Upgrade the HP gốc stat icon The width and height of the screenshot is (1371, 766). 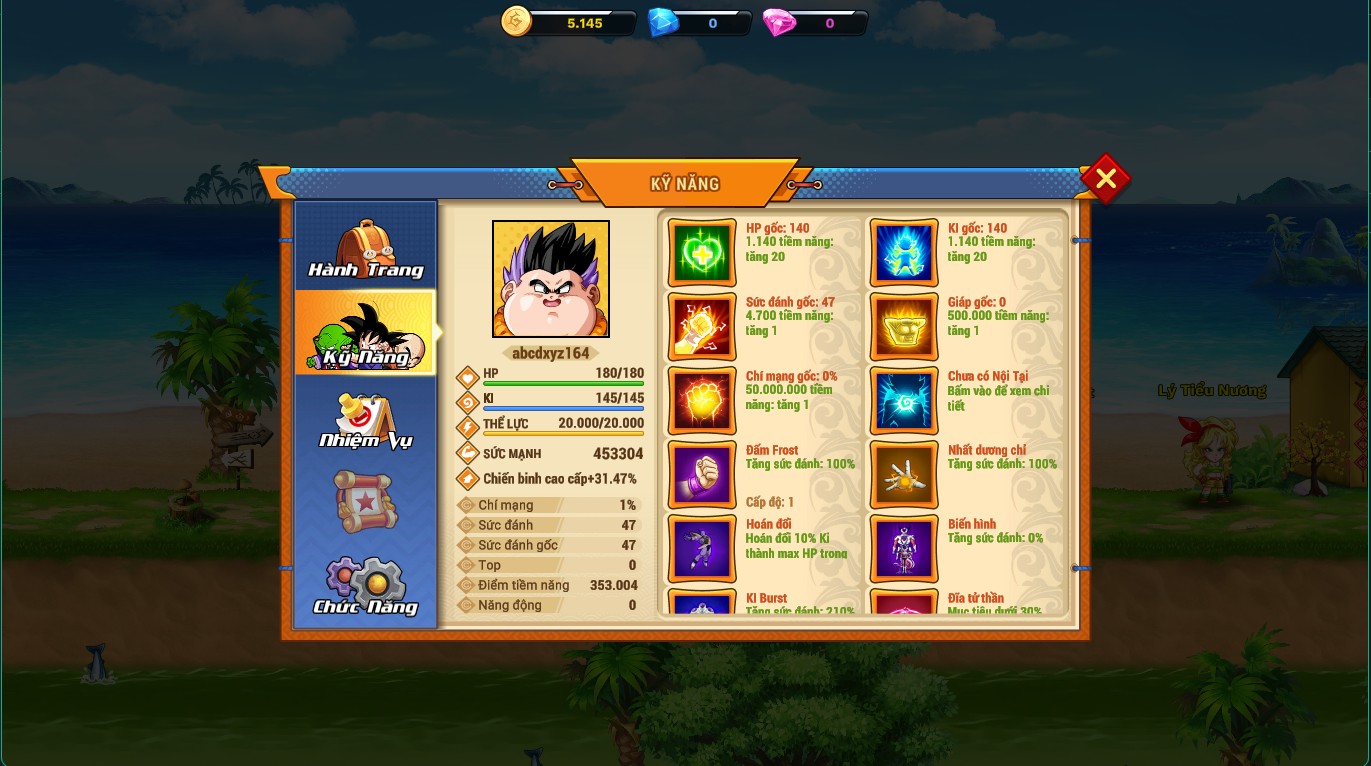tap(702, 253)
